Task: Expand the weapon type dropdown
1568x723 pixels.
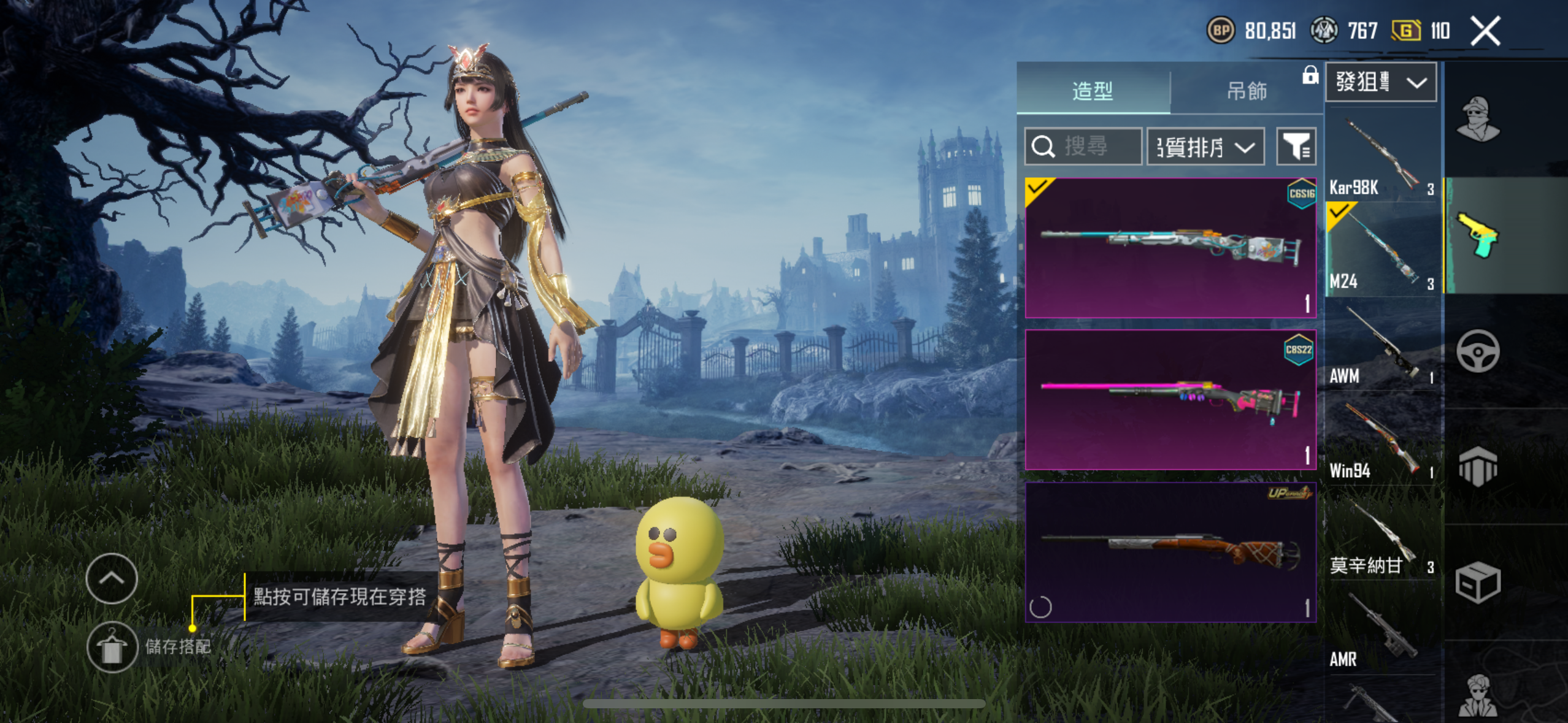Action: pos(1380,82)
